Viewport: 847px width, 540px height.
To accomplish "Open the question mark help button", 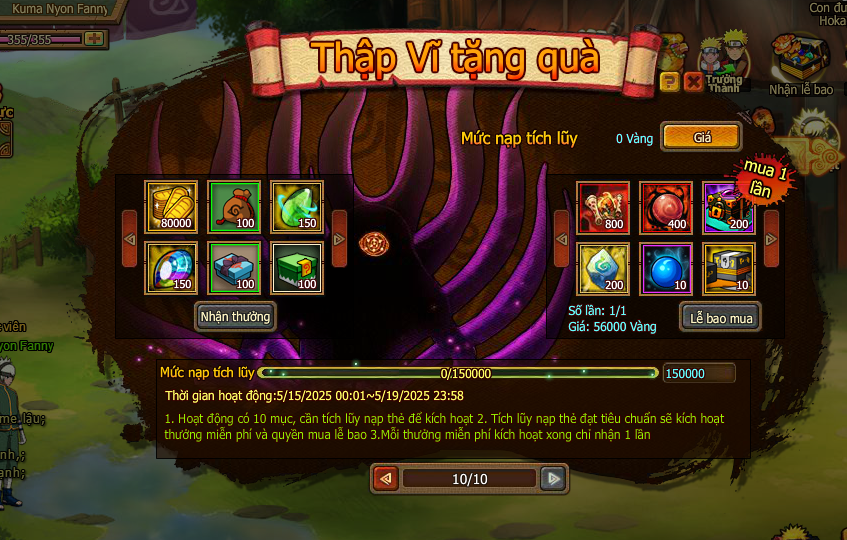I will click(x=671, y=82).
